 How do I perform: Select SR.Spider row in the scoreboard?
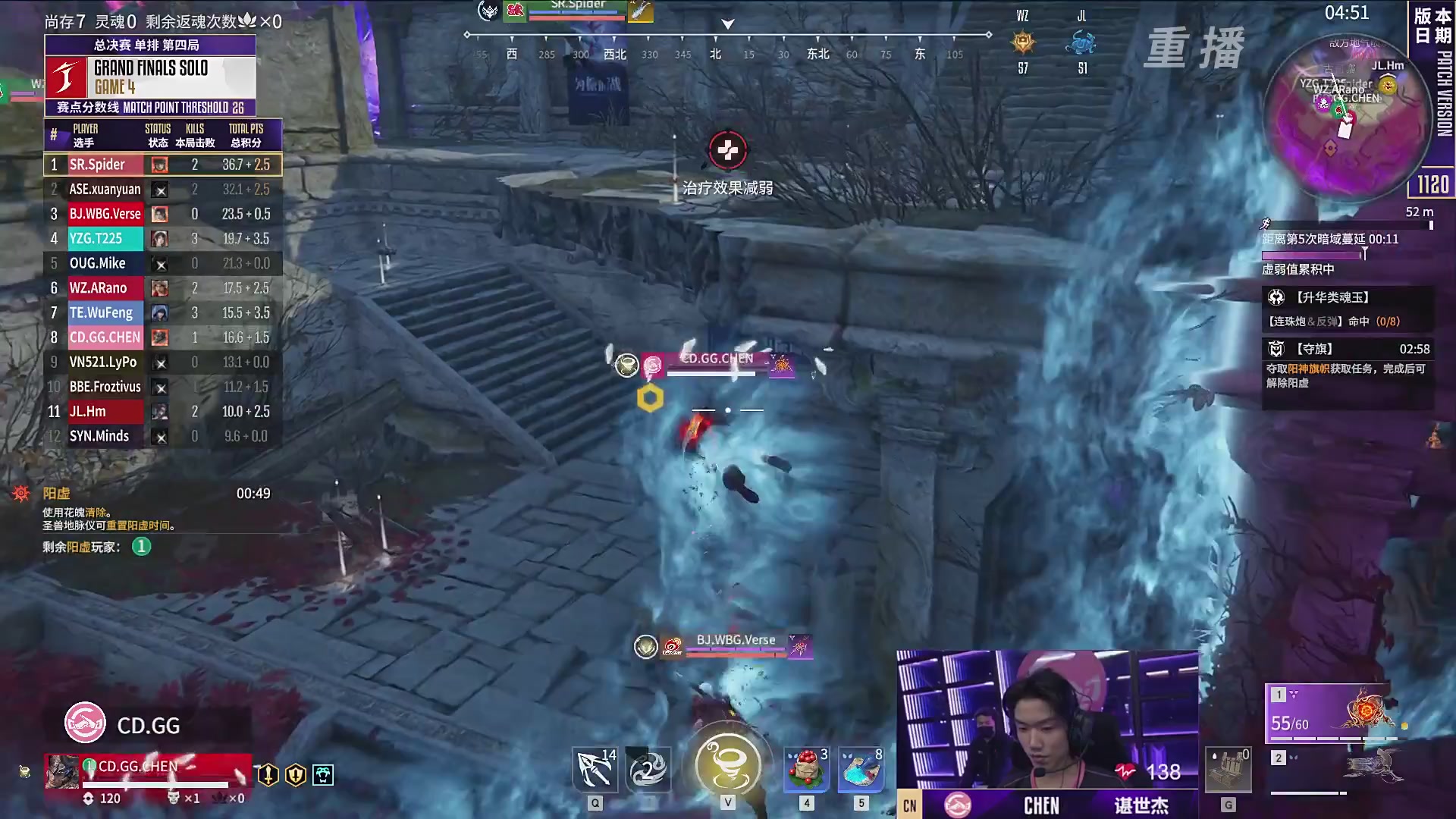162,165
